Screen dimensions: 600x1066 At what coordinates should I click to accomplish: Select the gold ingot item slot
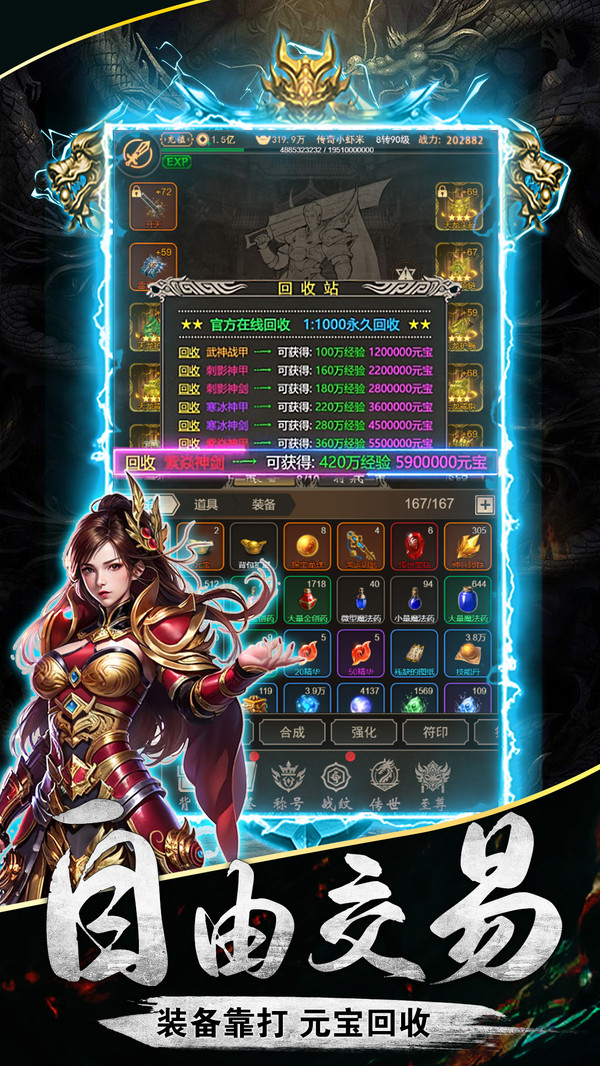coord(254,547)
